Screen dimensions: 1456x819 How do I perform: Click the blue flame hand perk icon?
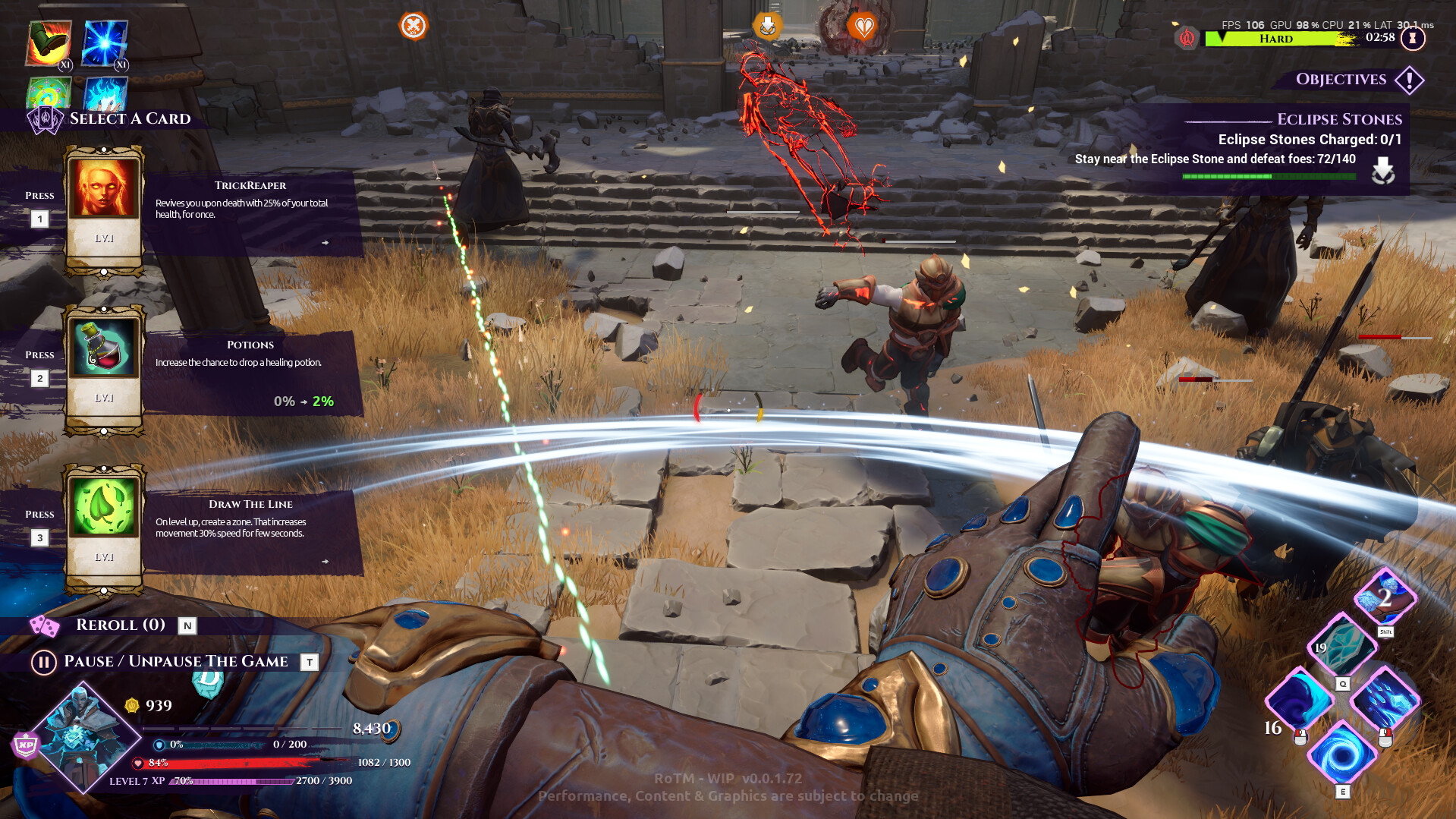point(105,93)
